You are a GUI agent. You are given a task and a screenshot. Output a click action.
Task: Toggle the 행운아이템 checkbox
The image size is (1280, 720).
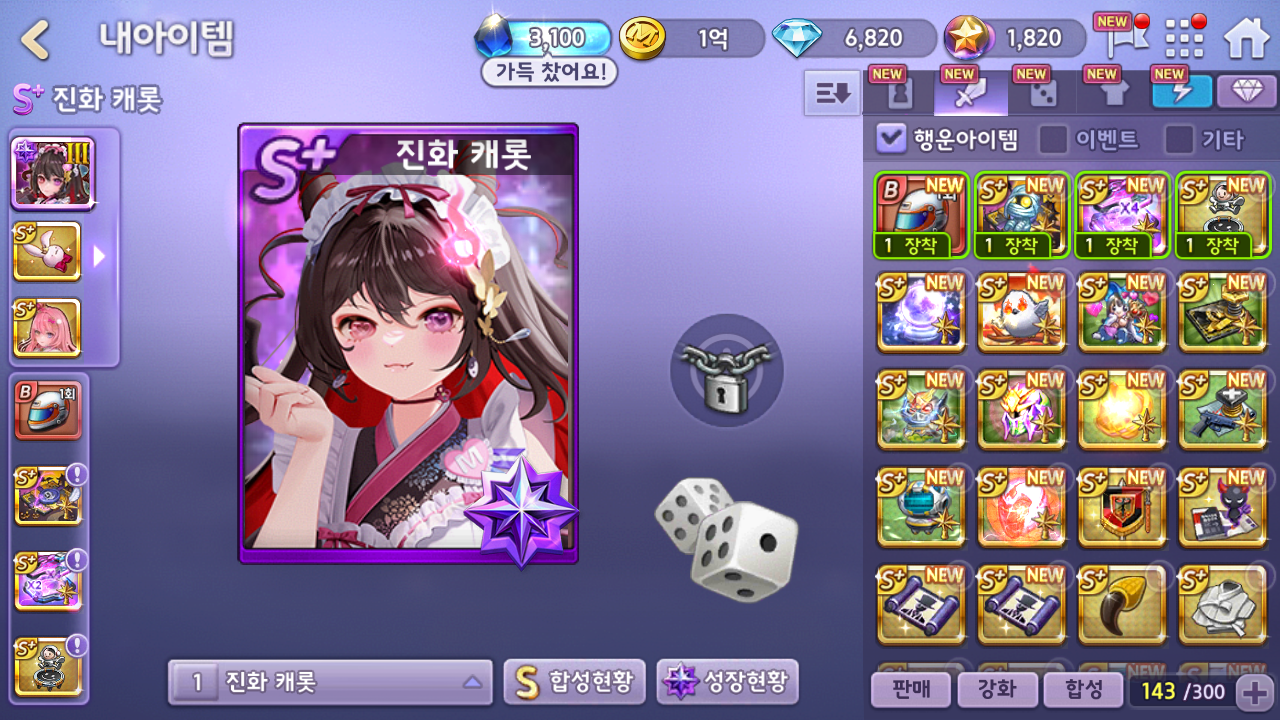pyautogui.click(x=890, y=138)
